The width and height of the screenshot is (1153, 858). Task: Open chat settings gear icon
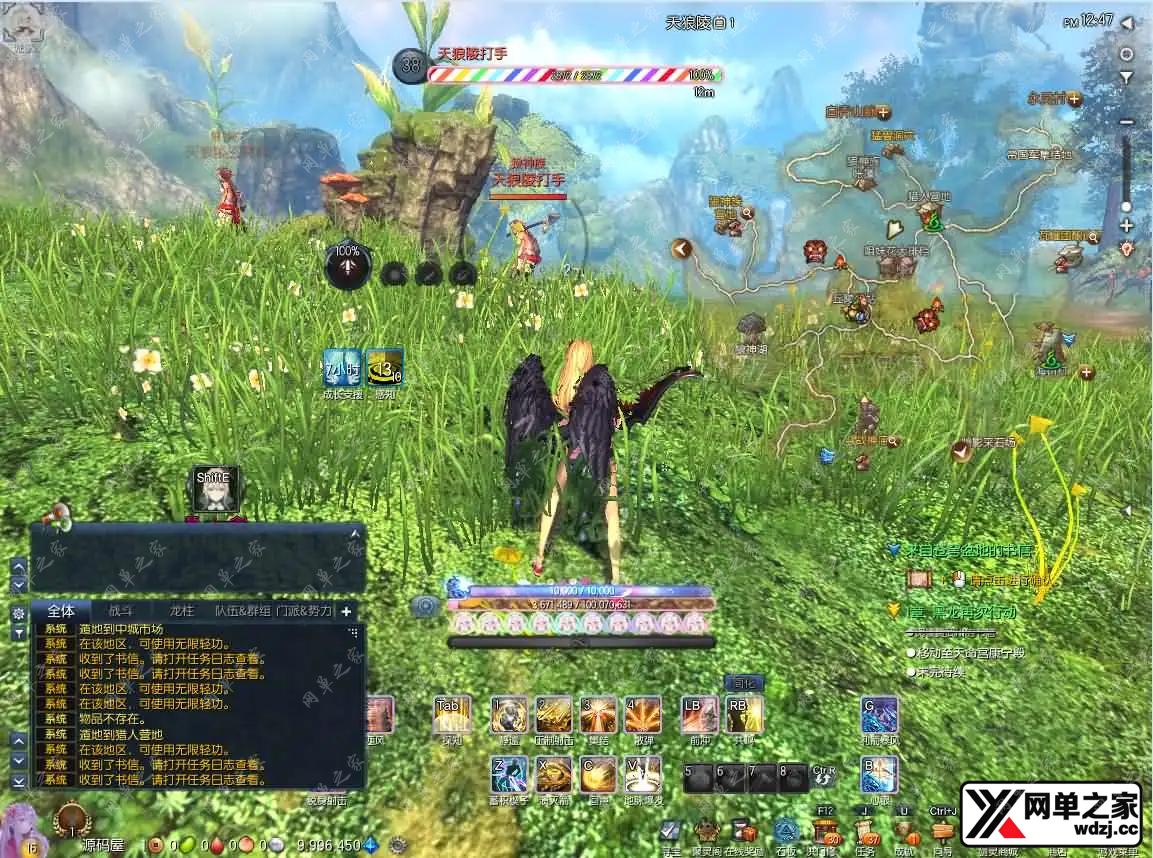click(x=18, y=612)
